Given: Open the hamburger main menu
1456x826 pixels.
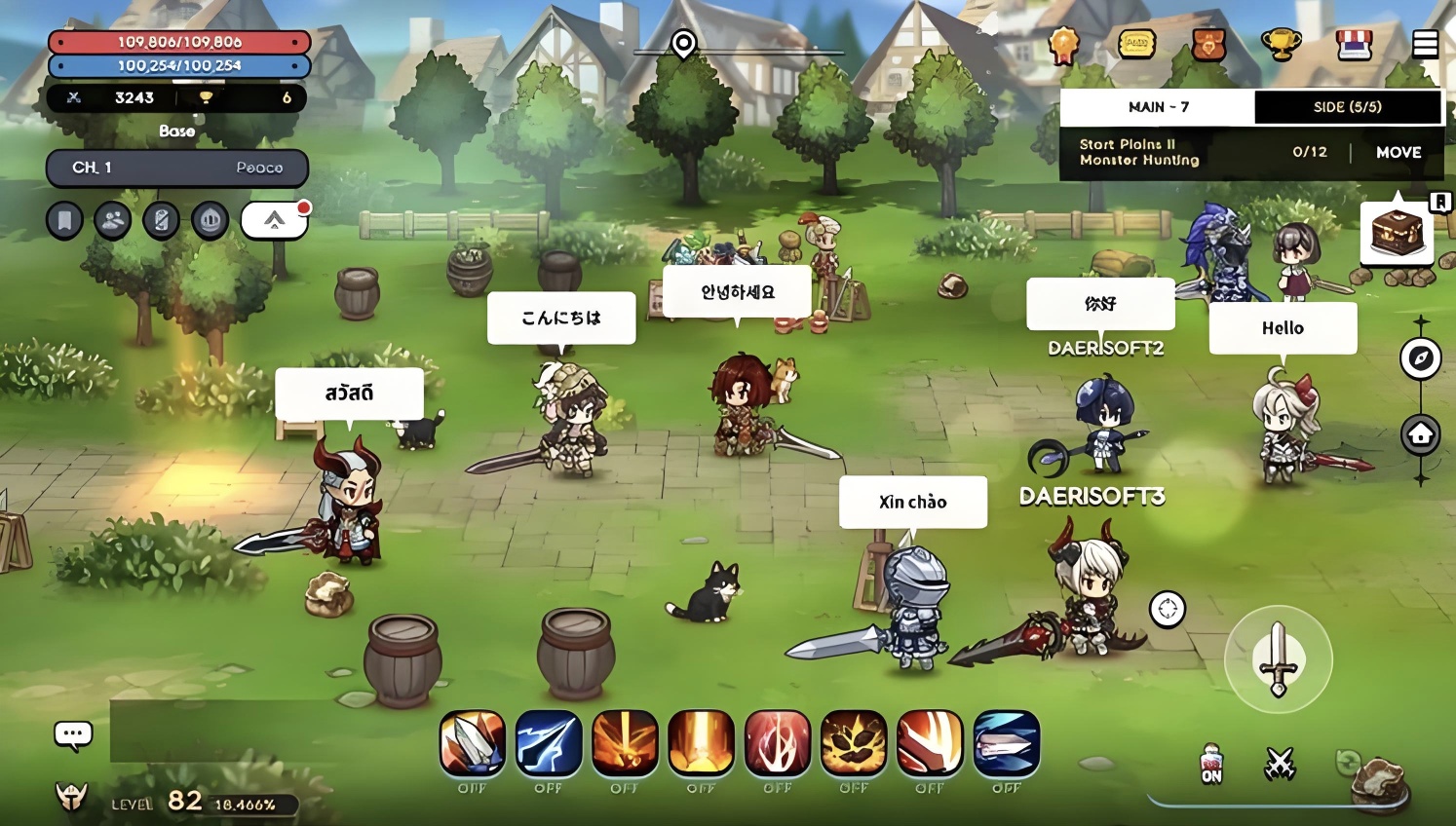Looking at the screenshot, I should (1425, 44).
